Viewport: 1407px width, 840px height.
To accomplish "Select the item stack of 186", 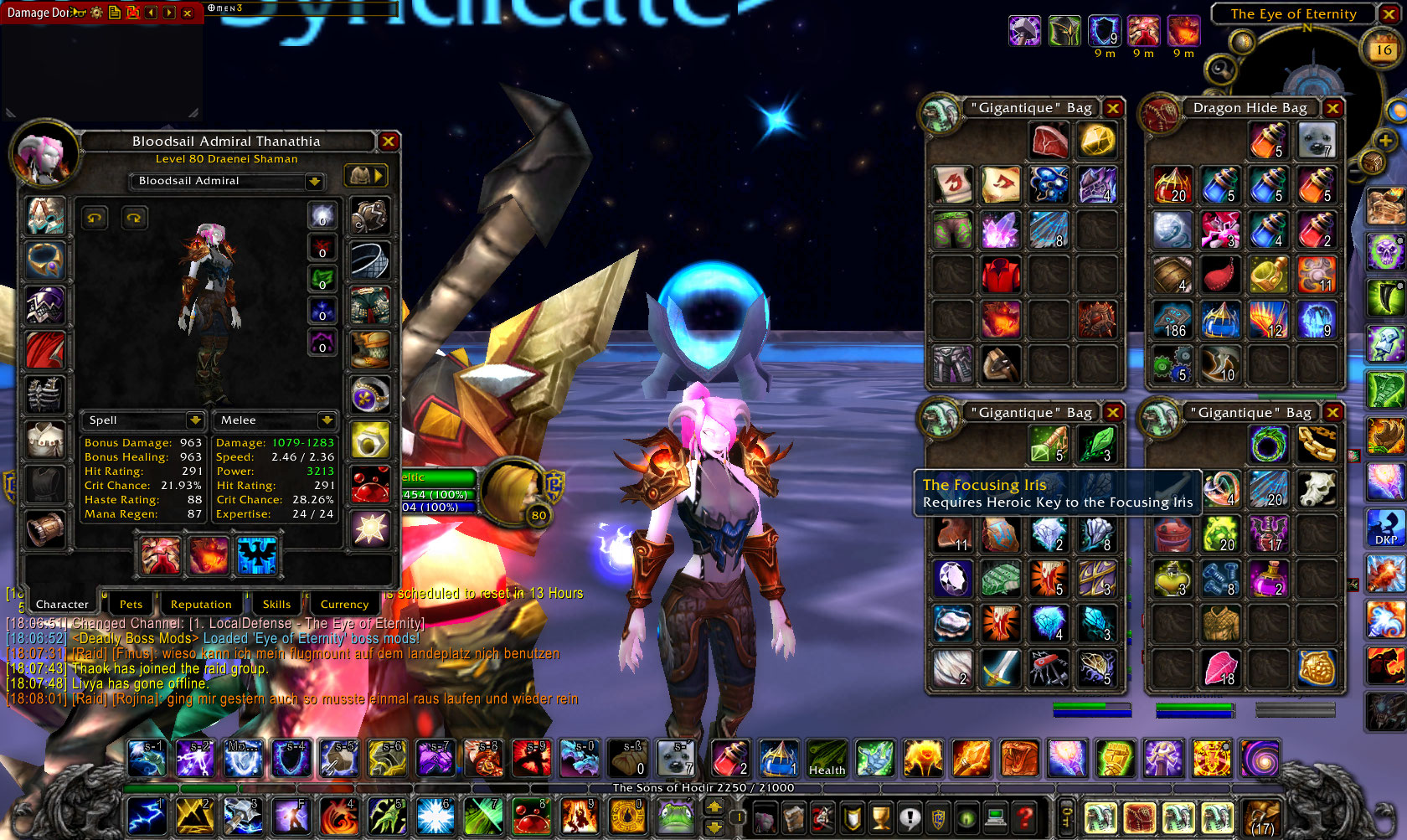I will (1172, 320).
